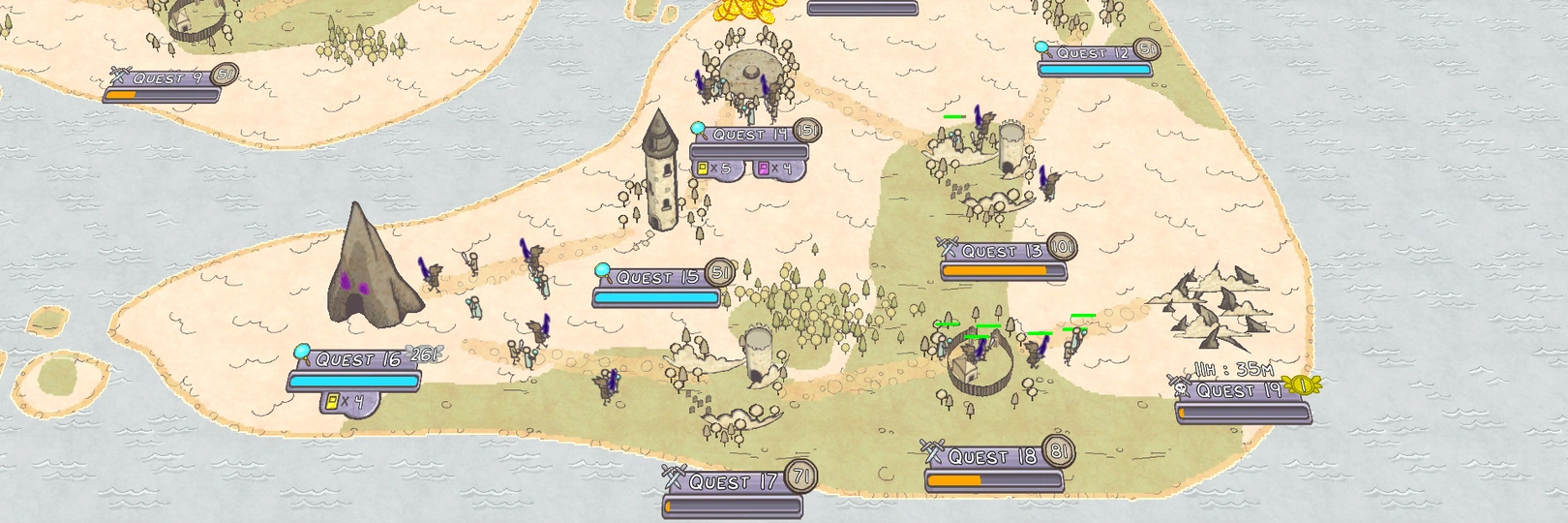Open the Quest 15 marker
1568x523 pixels.
657,278
